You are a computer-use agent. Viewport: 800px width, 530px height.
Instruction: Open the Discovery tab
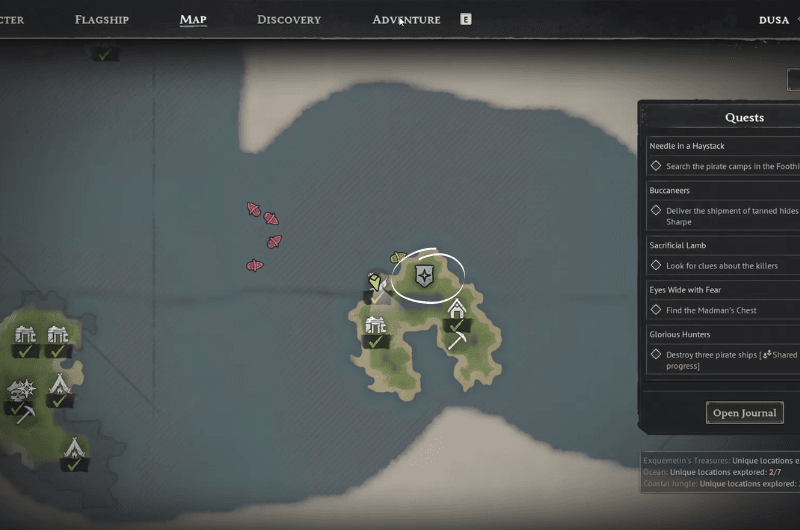click(289, 20)
